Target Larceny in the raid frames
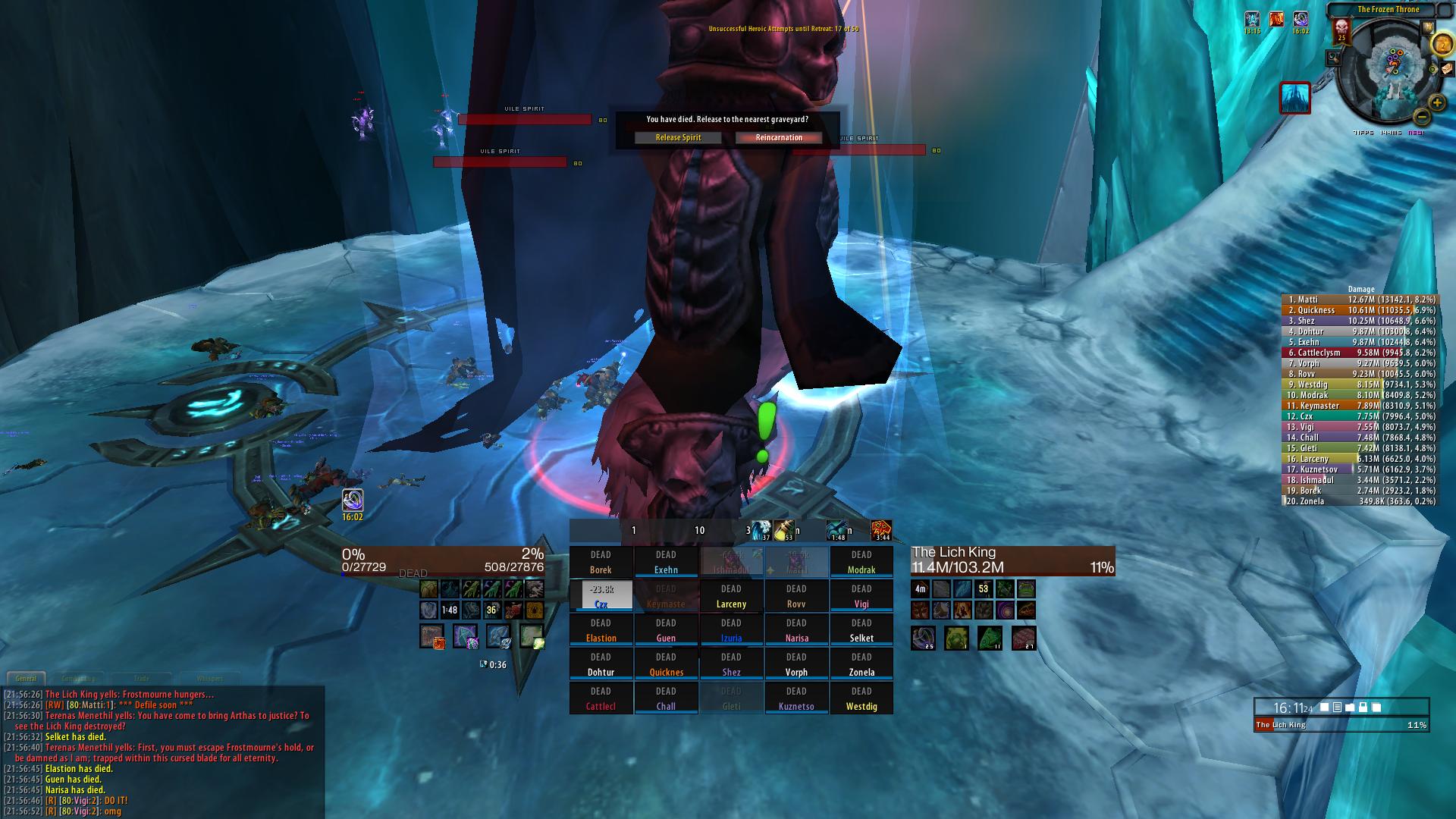Image resolution: width=1456 pixels, height=819 pixels. click(x=731, y=596)
